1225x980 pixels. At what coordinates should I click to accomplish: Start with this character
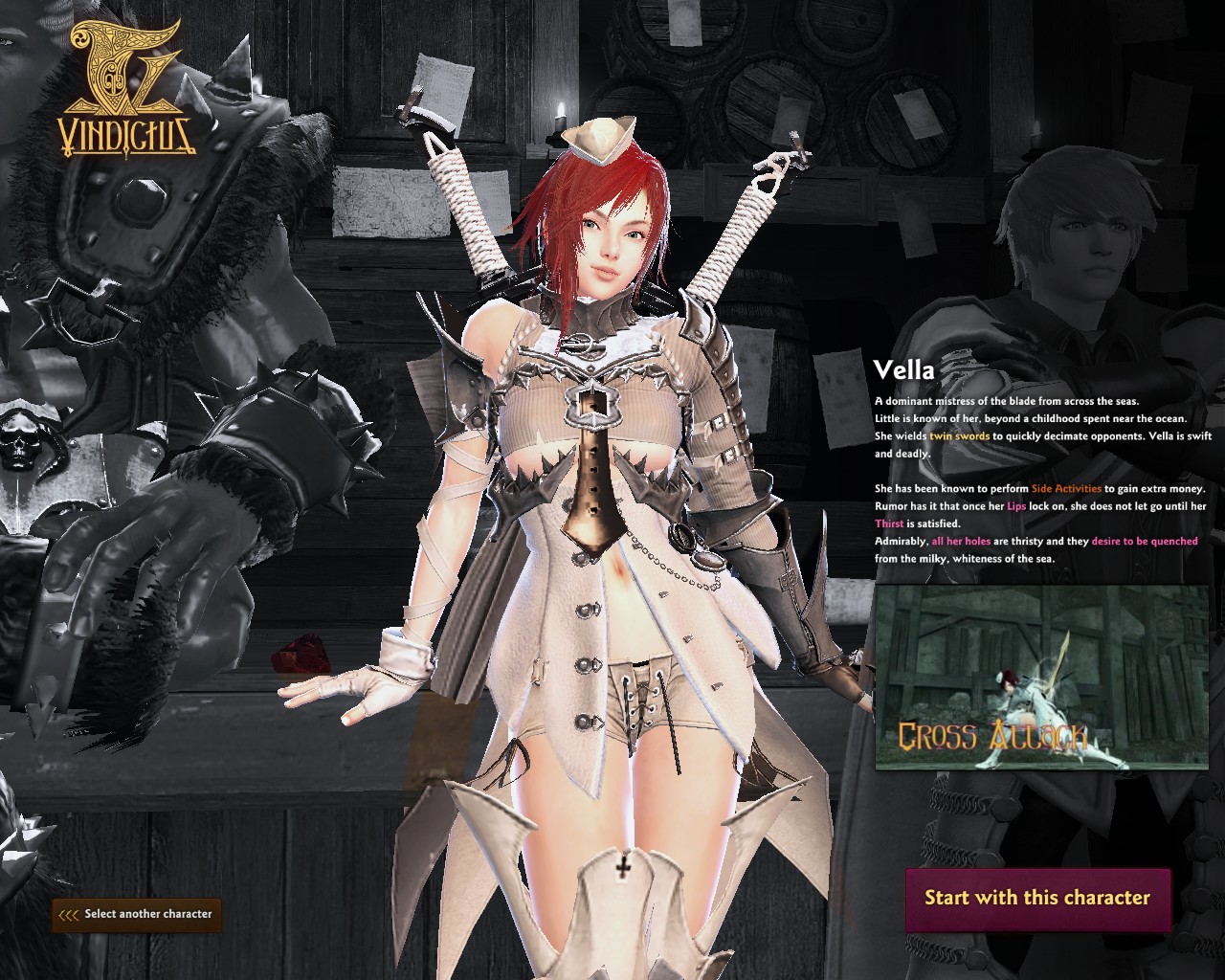click(x=1037, y=899)
